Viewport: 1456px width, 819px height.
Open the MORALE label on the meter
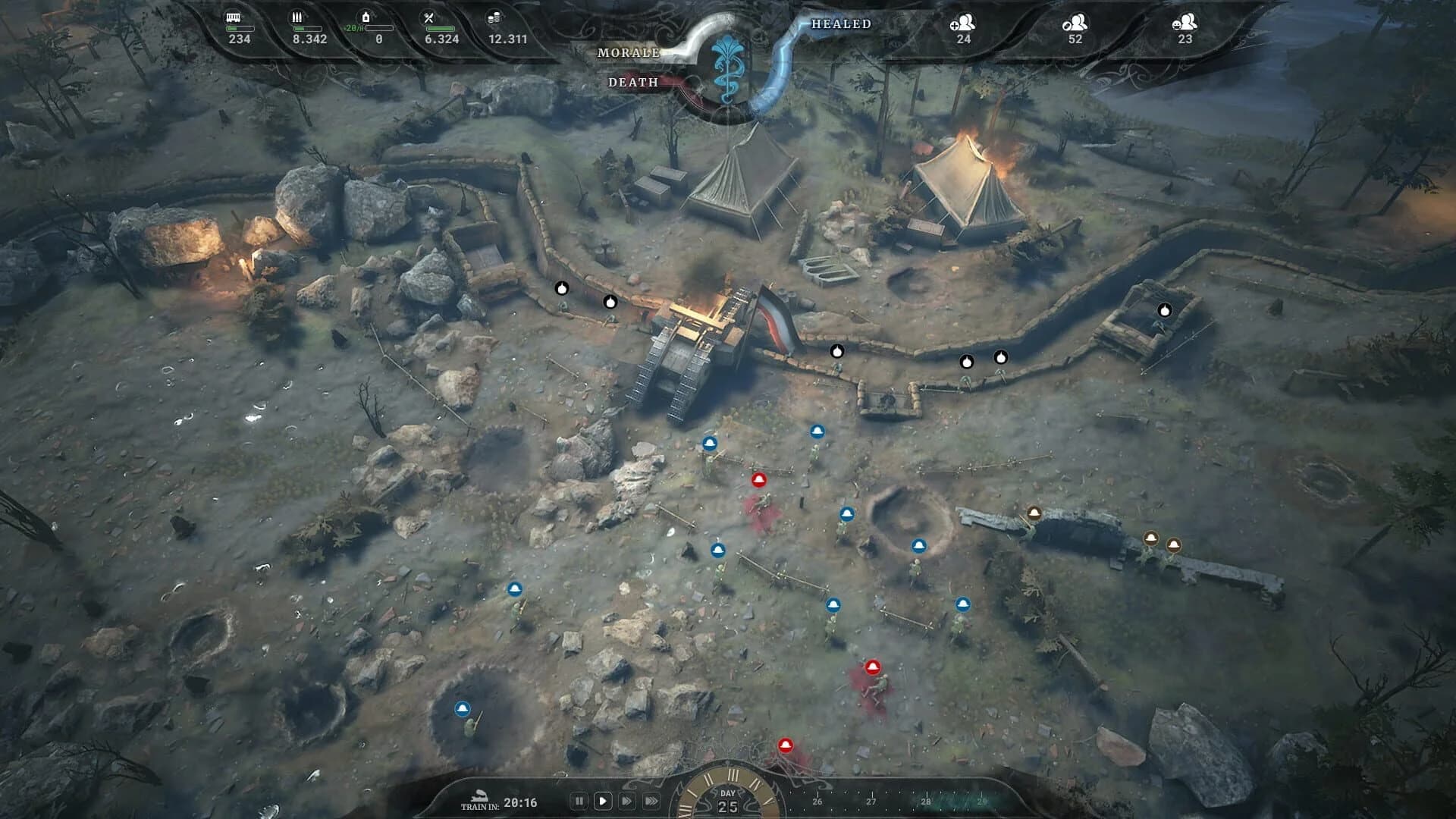pos(629,54)
